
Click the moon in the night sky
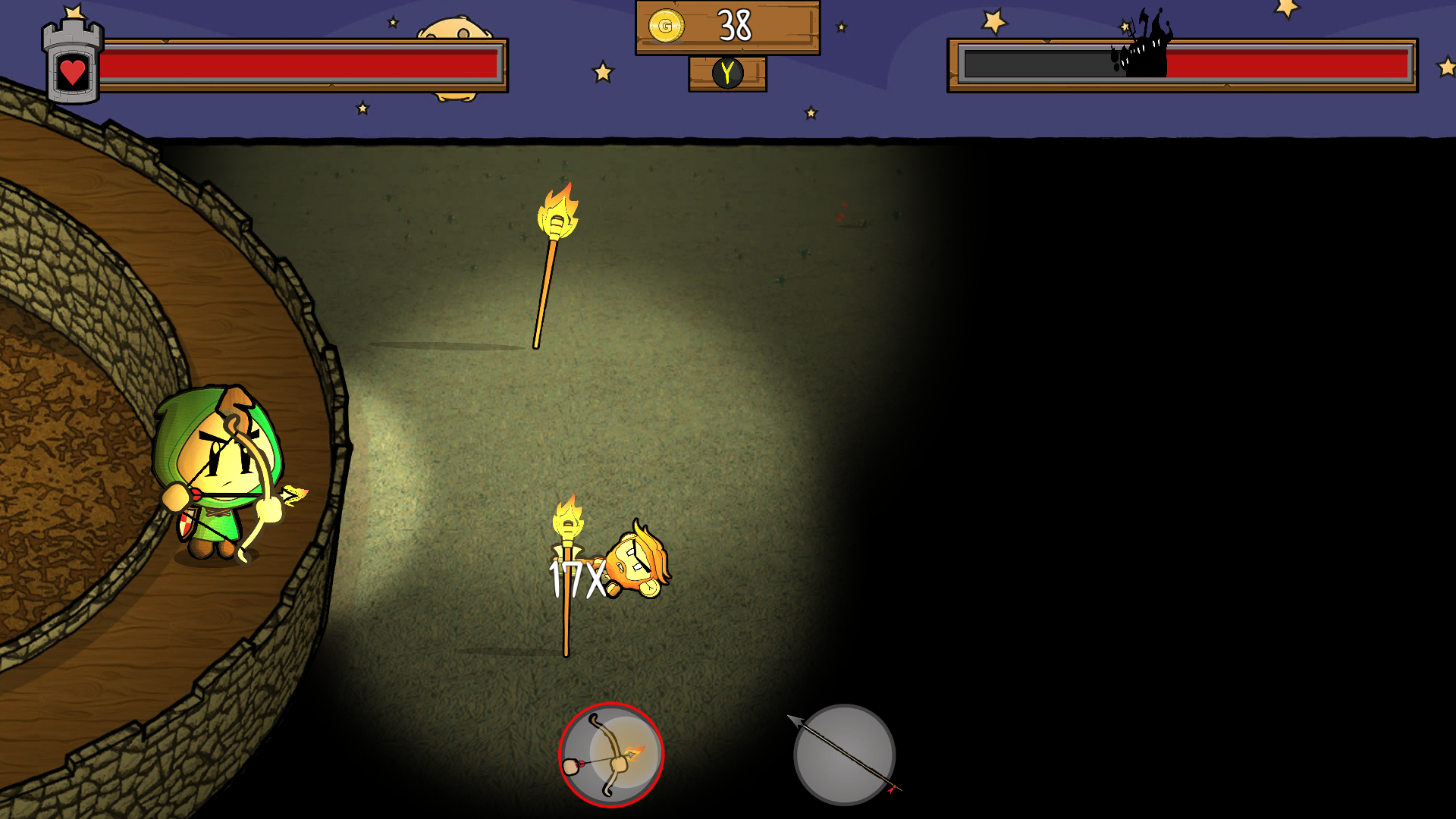pos(455,27)
